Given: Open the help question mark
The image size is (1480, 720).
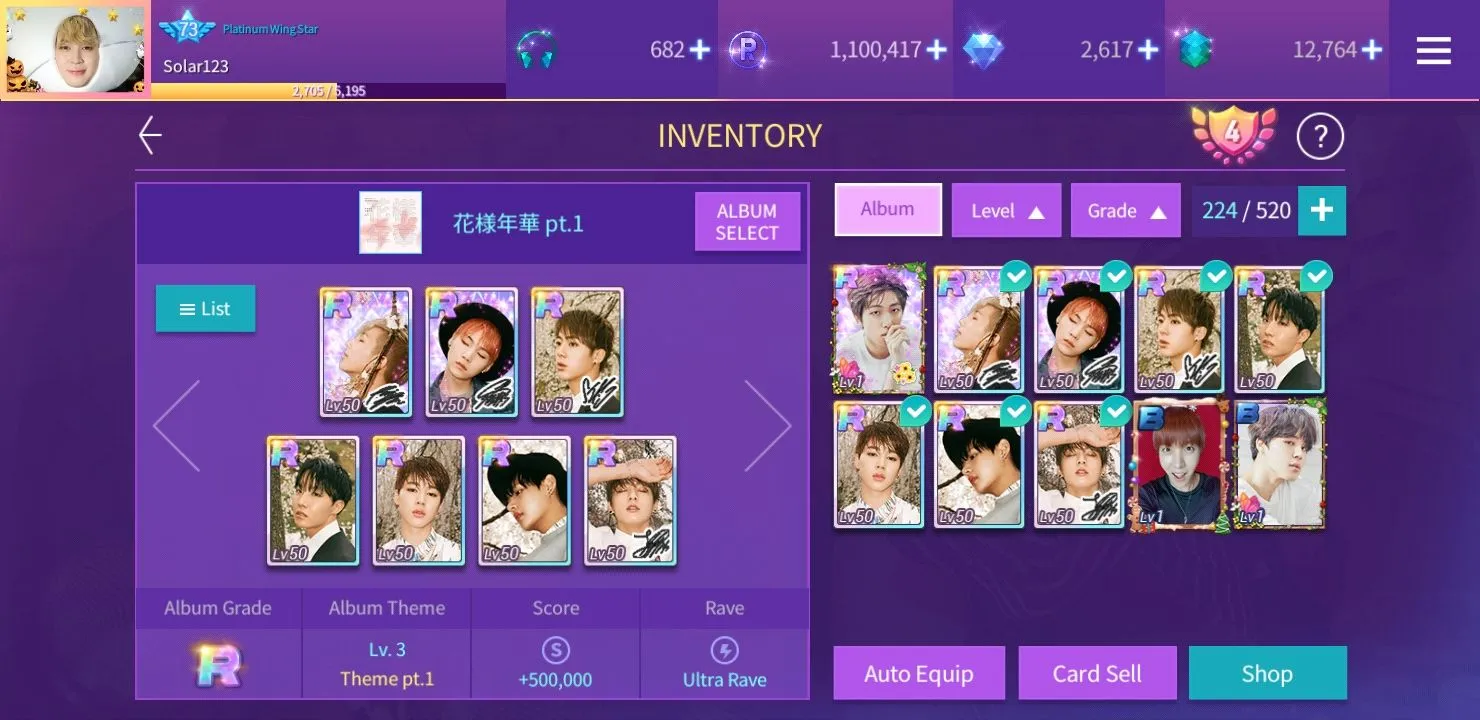Looking at the screenshot, I should pos(1320,136).
